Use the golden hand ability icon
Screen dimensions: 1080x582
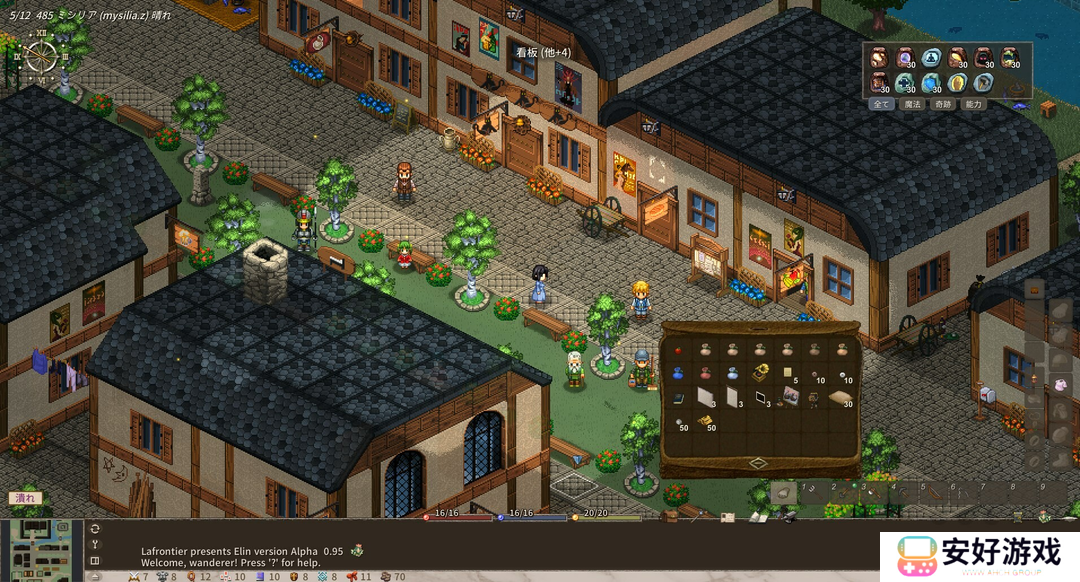[957, 82]
